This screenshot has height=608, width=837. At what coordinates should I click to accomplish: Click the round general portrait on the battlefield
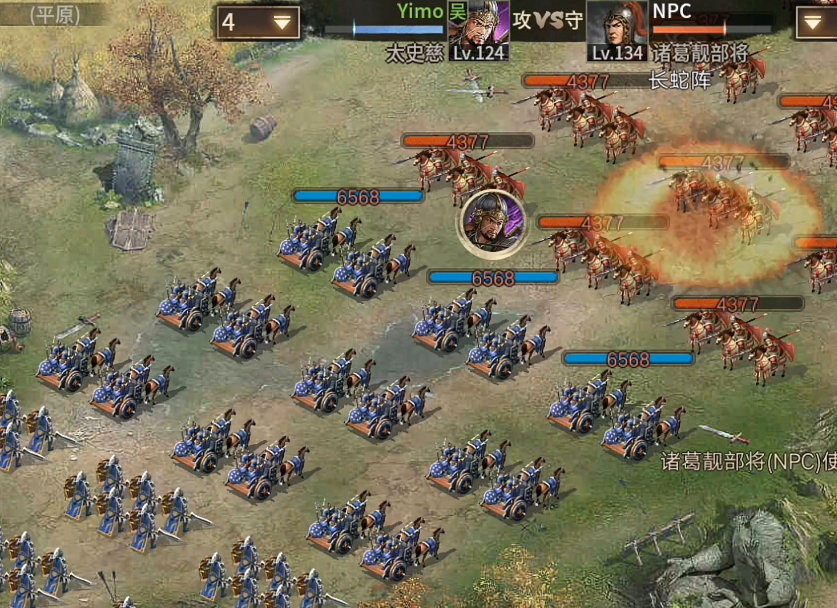coord(492,221)
